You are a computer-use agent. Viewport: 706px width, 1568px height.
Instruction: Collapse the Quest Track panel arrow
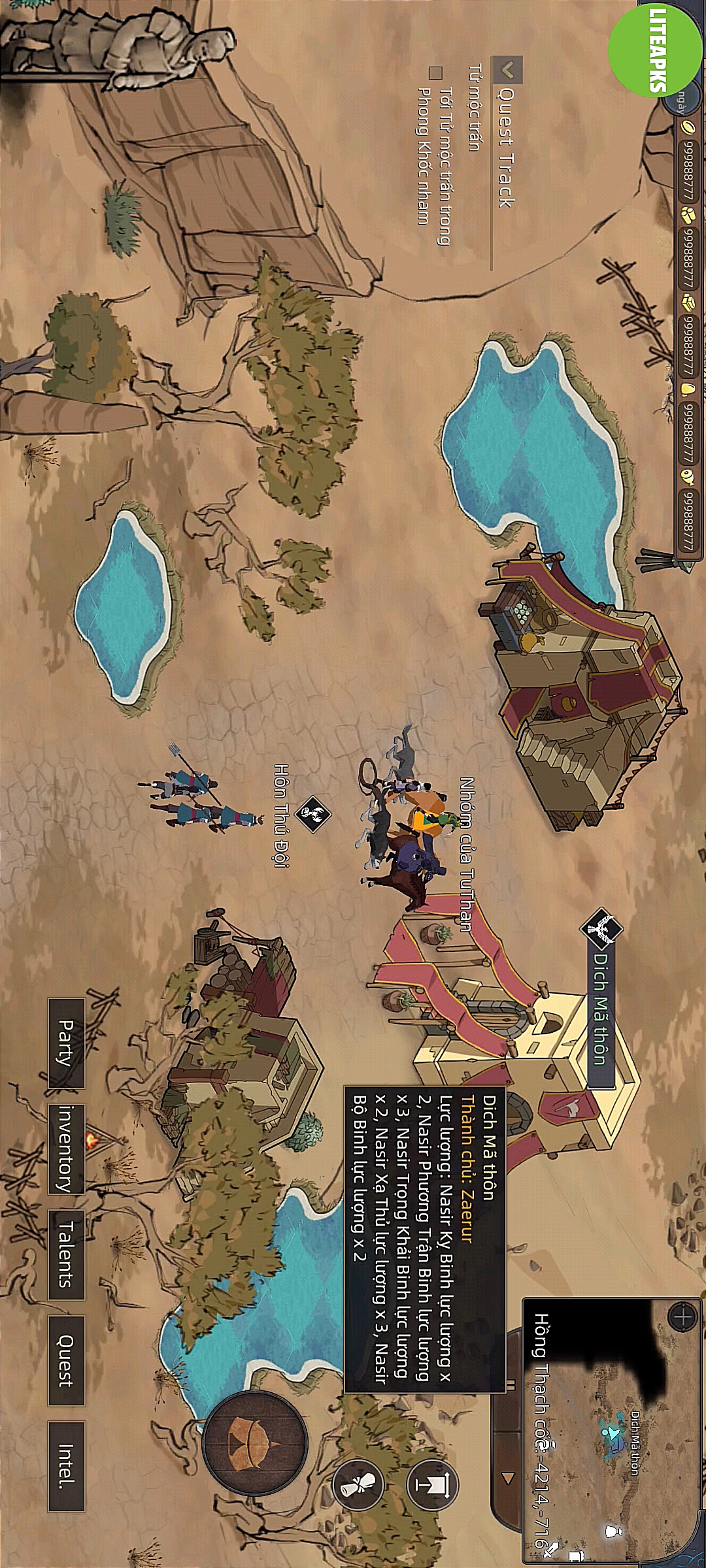(x=508, y=69)
